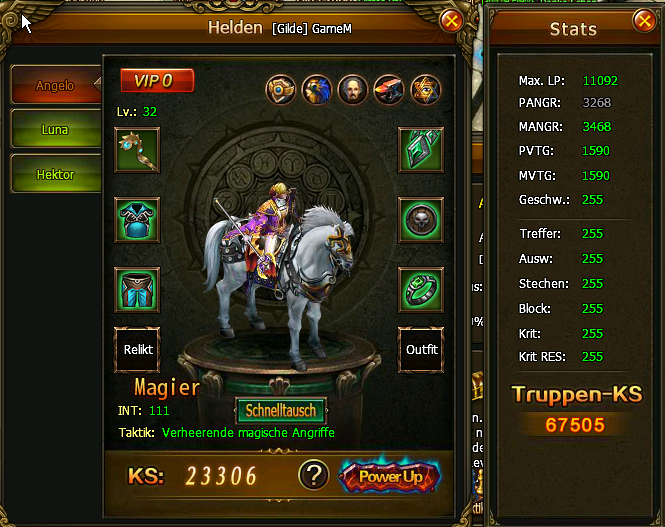Click the anvil forge icon
This screenshot has height=527, width=665.
(x=389, y=90)
